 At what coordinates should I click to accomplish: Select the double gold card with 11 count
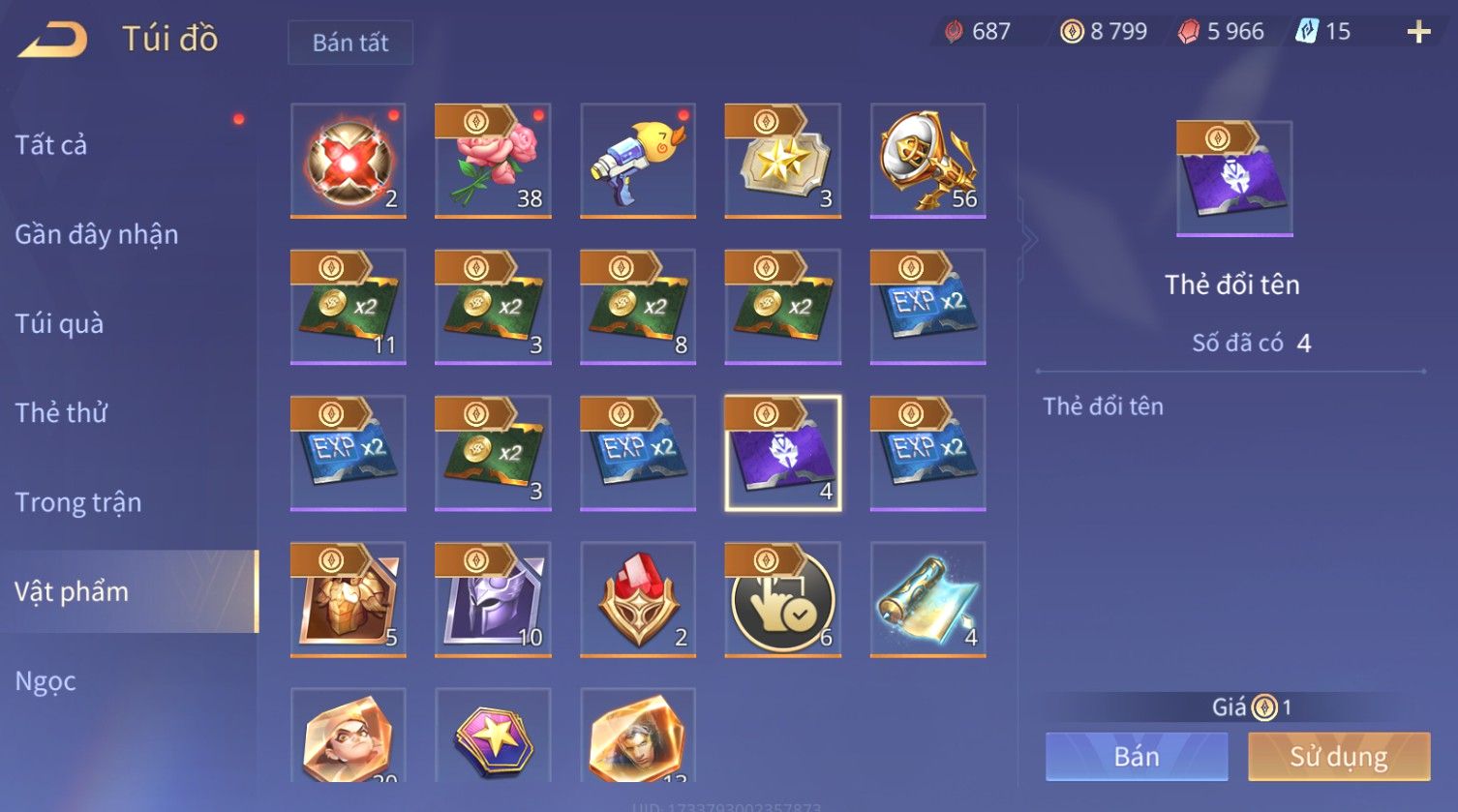349,307
